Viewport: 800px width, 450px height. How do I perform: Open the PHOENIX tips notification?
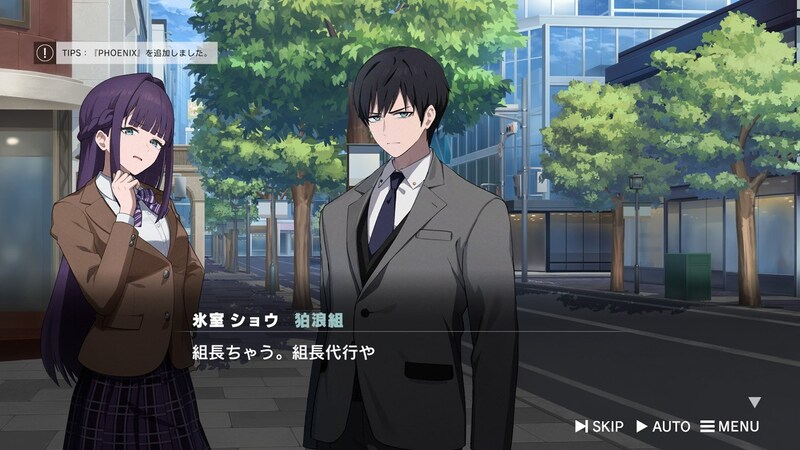point(126,52)
